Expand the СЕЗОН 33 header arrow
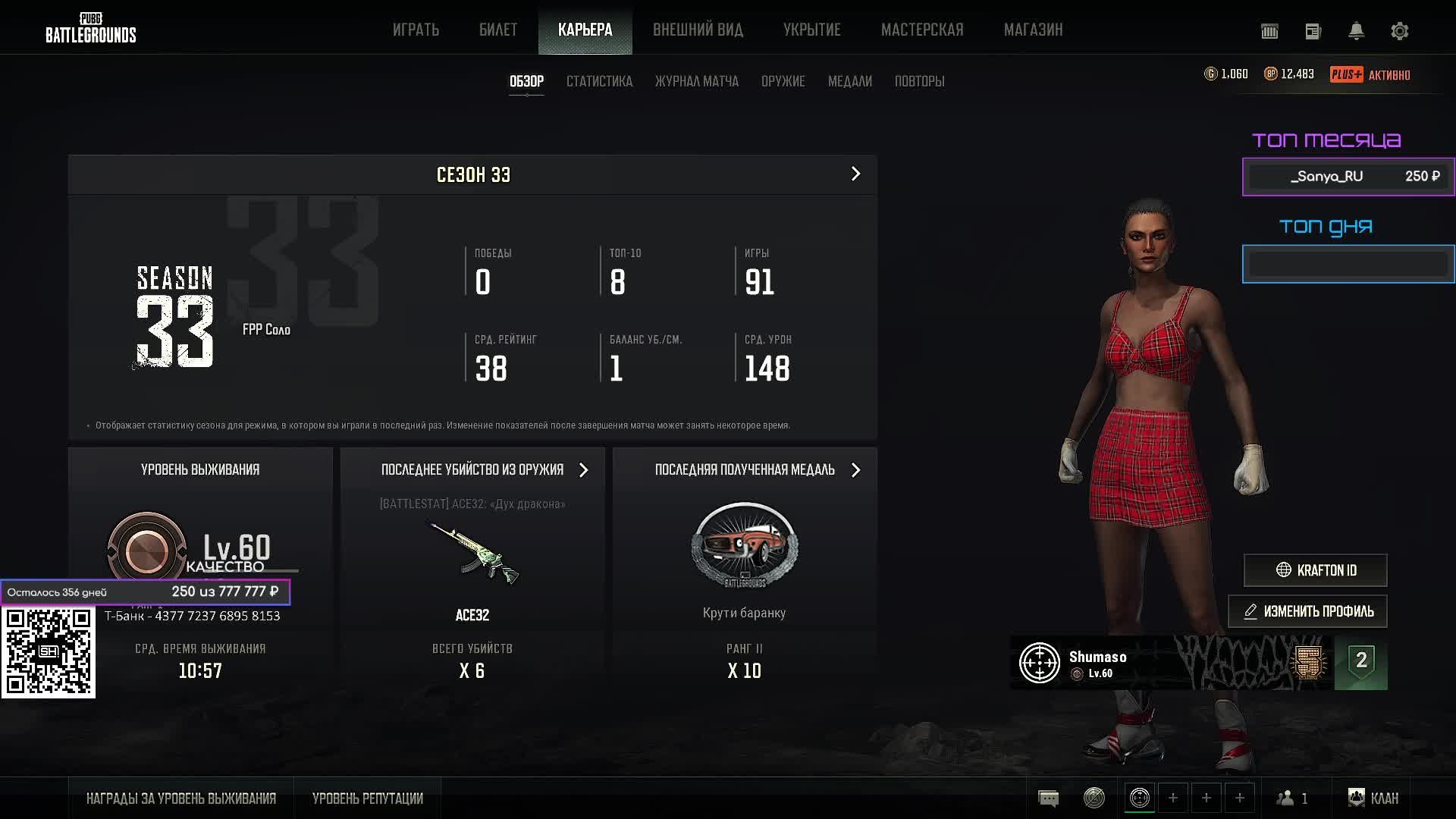The image size is (1456, 819). pos(855,174)
